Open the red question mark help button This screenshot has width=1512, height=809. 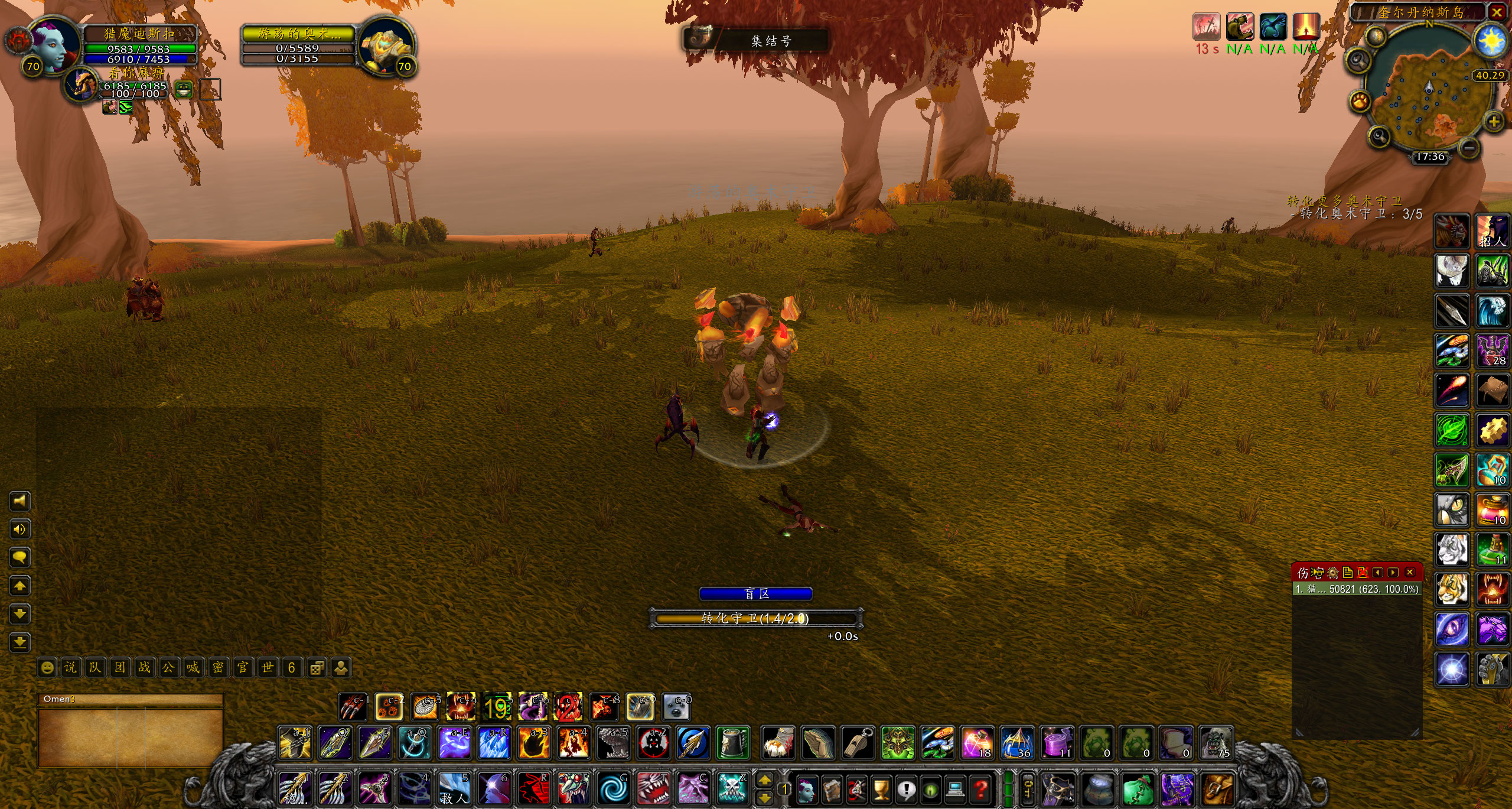tap(980, 788)
